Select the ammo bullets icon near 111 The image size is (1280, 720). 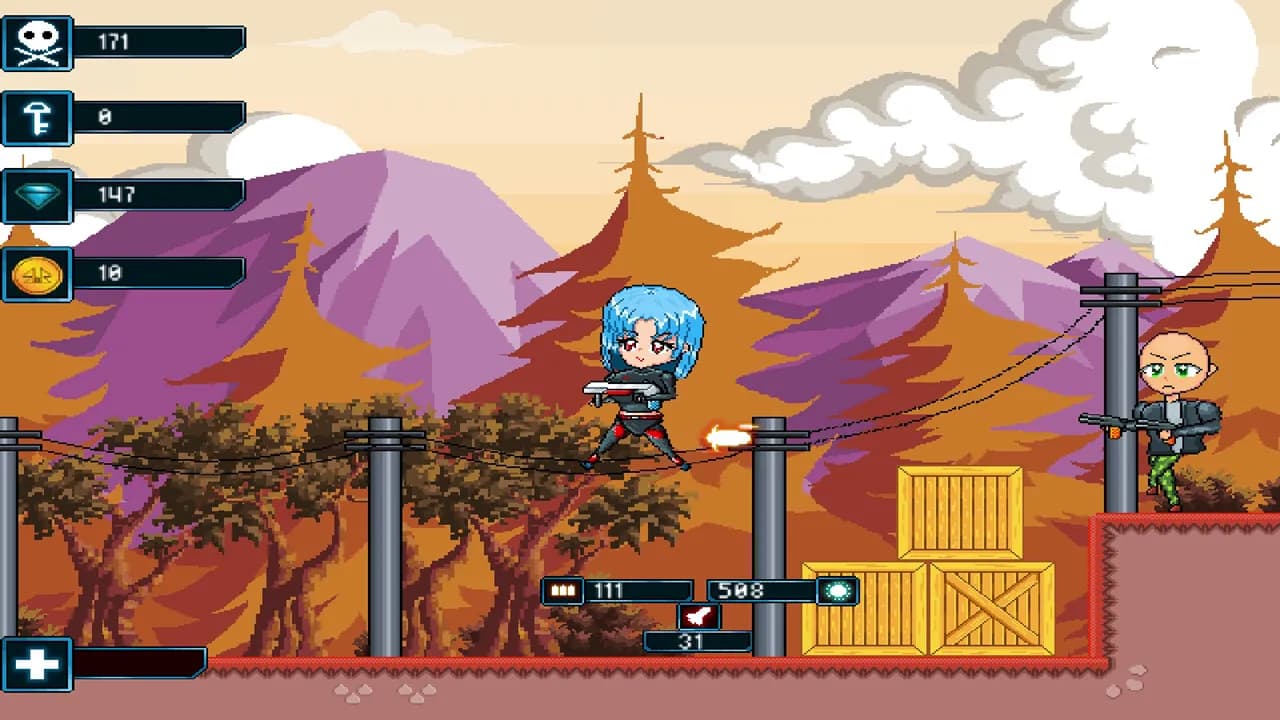tap(563, 591)
